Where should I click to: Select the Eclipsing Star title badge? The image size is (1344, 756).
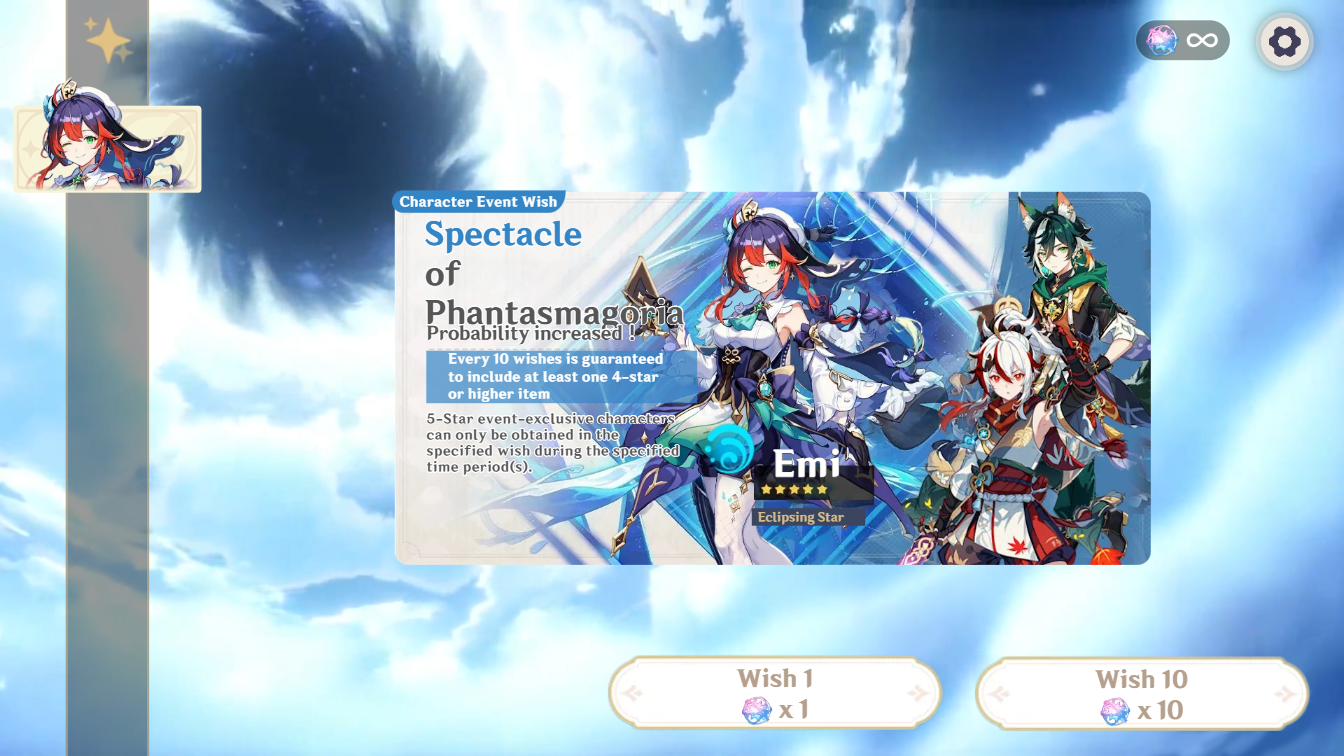pos(801,518)
